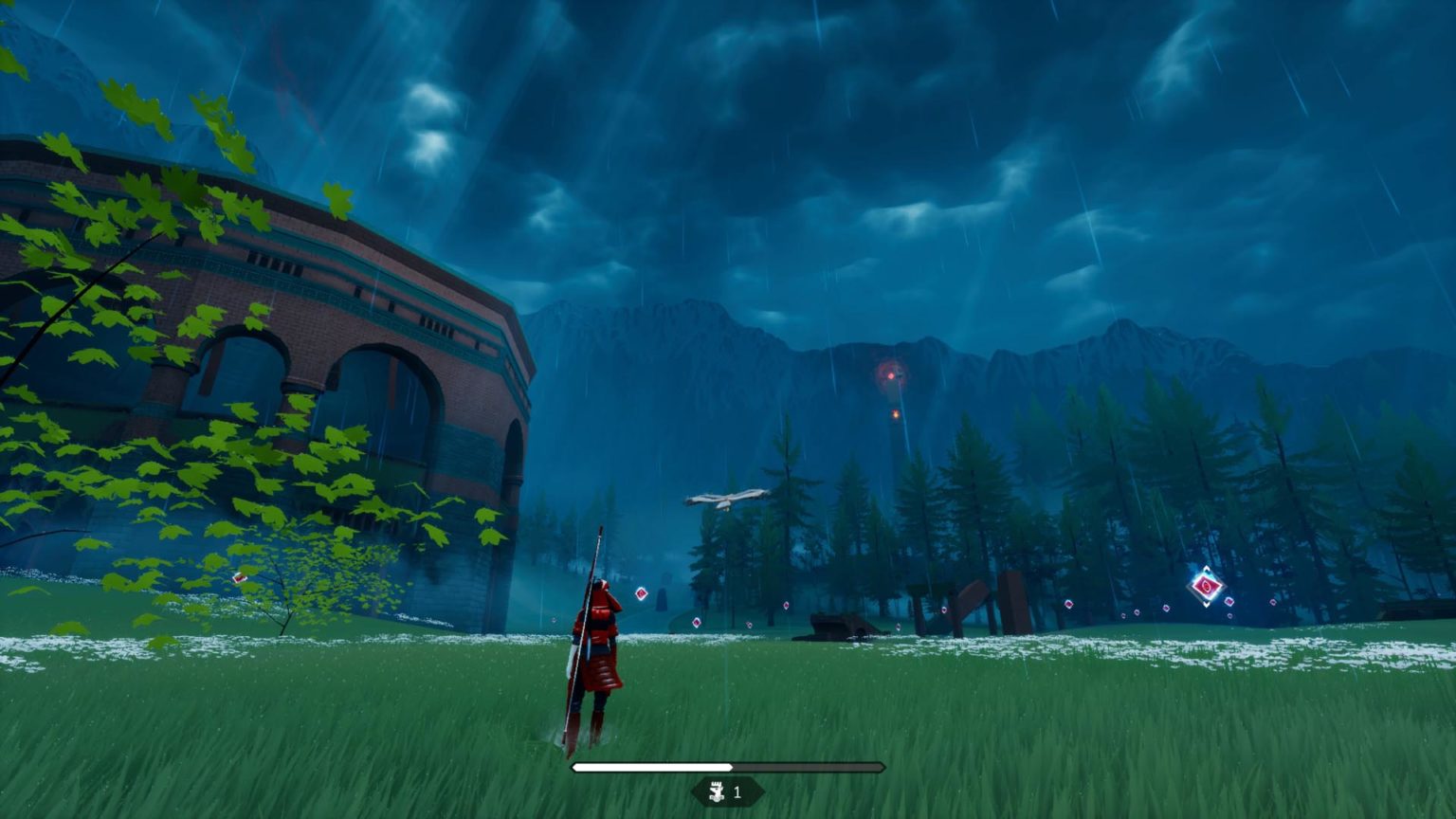Select the small talisman icon near the fallen pillar

[x=898, y=625]
